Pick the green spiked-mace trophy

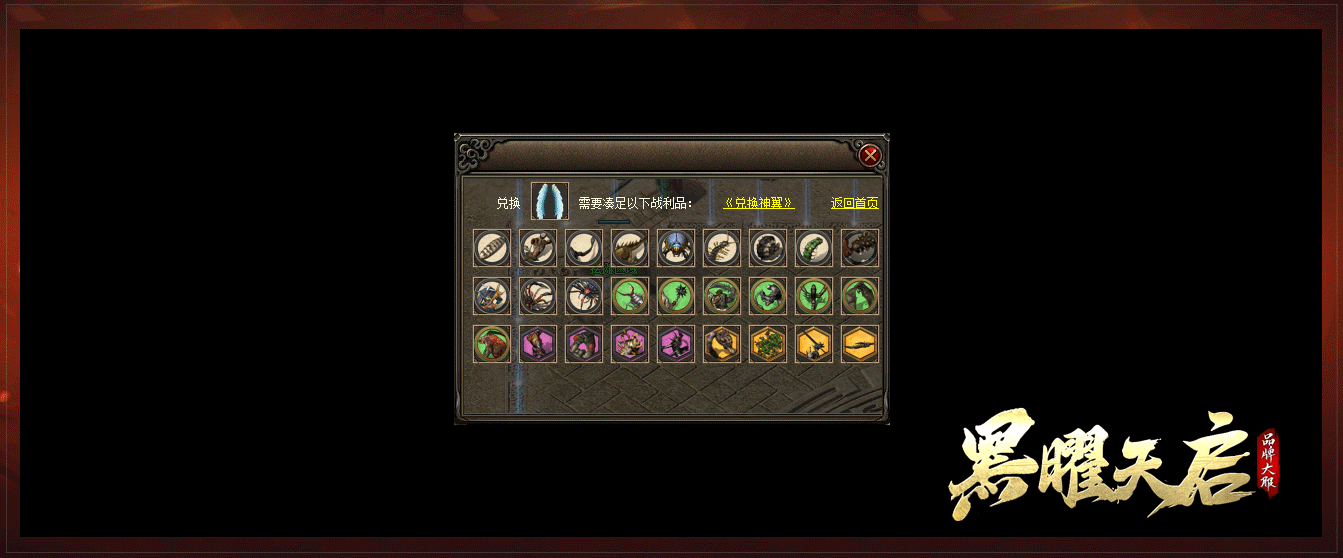click(x=676, y=296)
